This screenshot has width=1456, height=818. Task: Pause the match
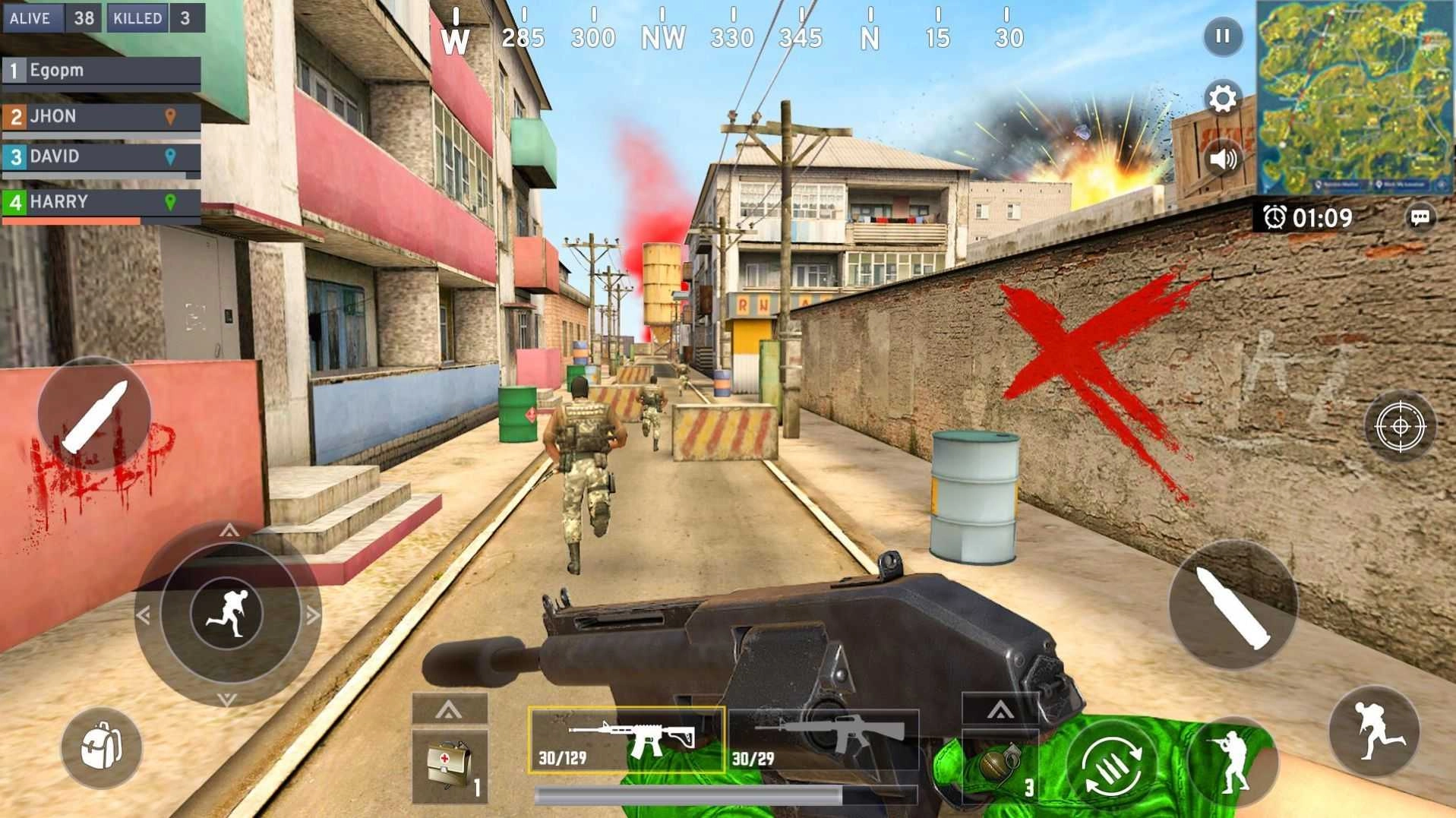tap(1222, 36)
